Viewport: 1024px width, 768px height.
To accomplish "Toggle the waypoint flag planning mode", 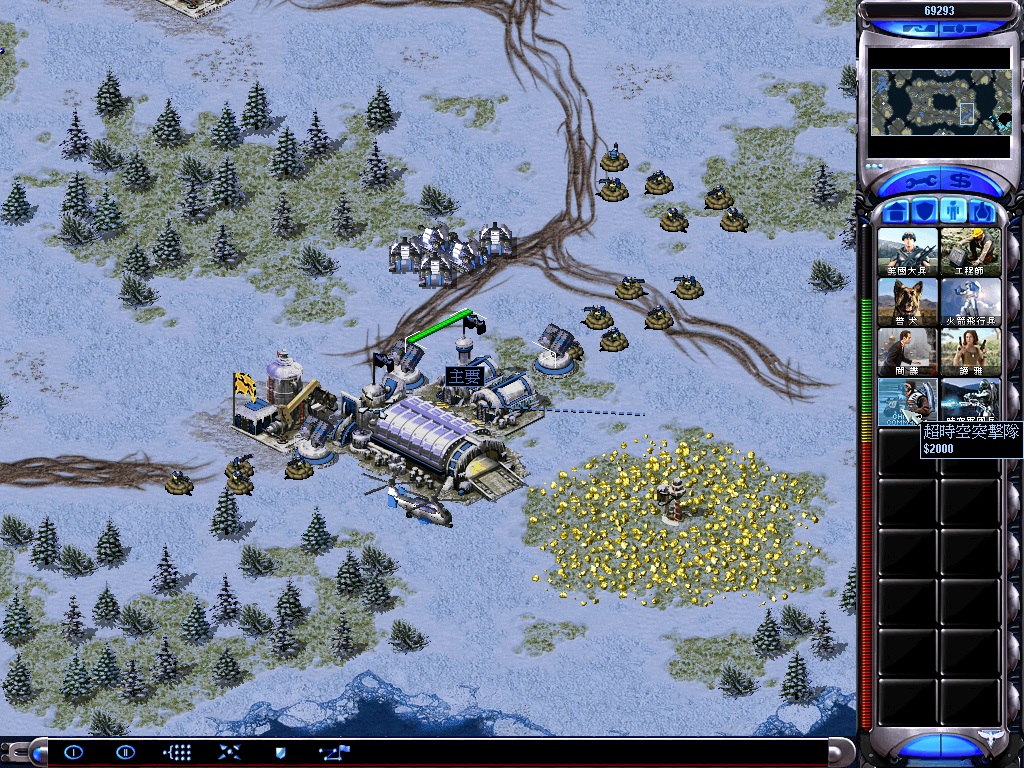I will pyautogui.click(x=334, y=752).
